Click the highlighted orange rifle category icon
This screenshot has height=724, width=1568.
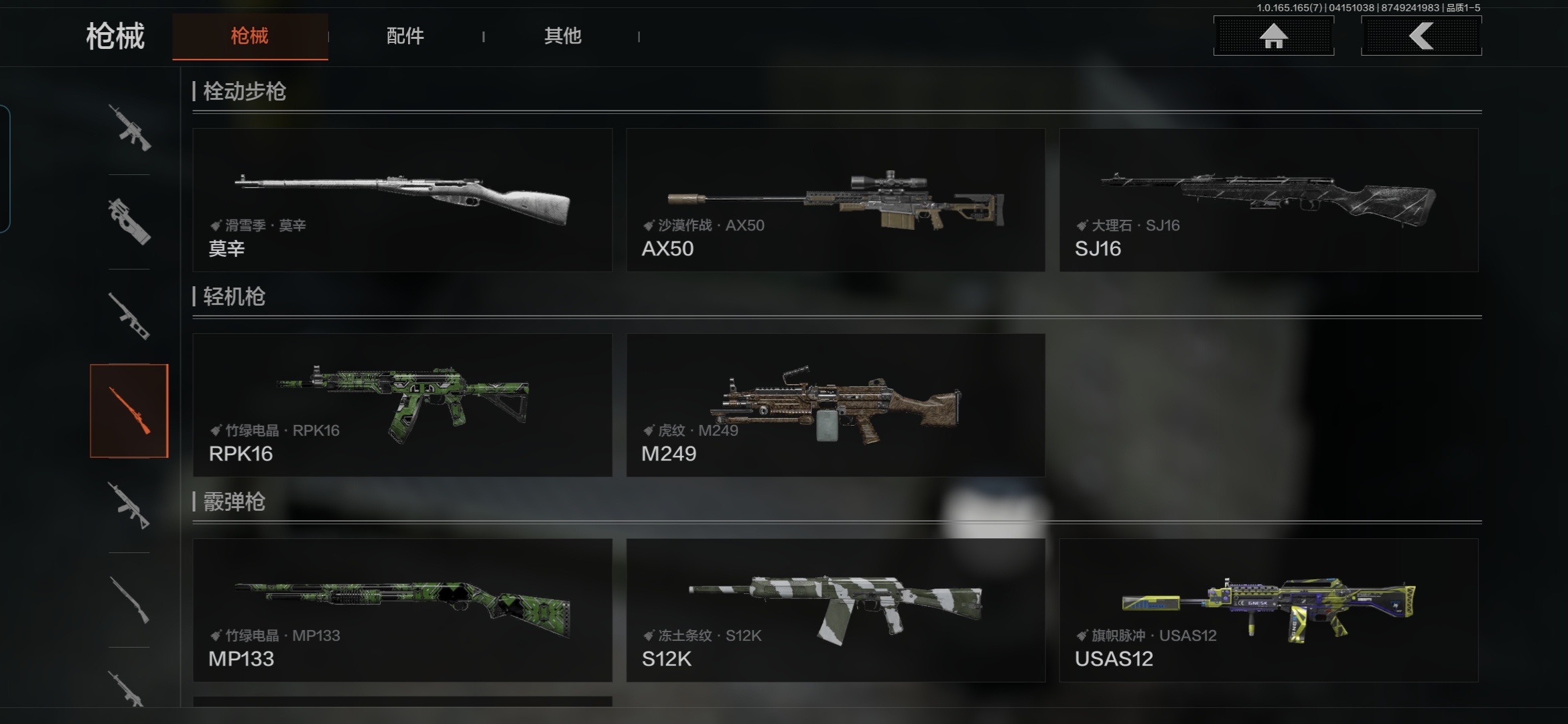129,411
